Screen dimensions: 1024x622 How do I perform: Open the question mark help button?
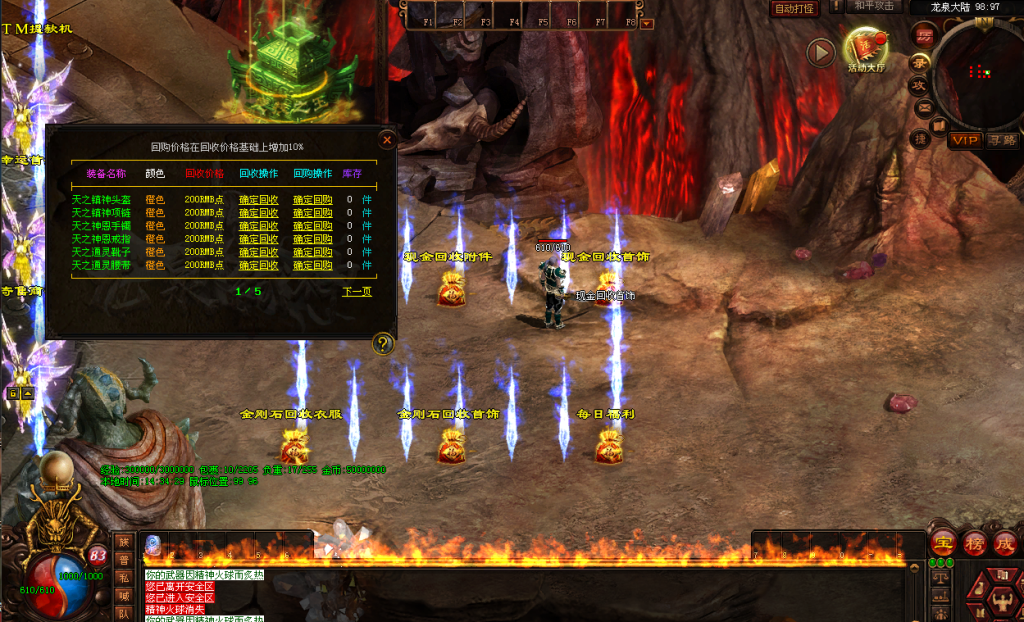click(383, 344)
